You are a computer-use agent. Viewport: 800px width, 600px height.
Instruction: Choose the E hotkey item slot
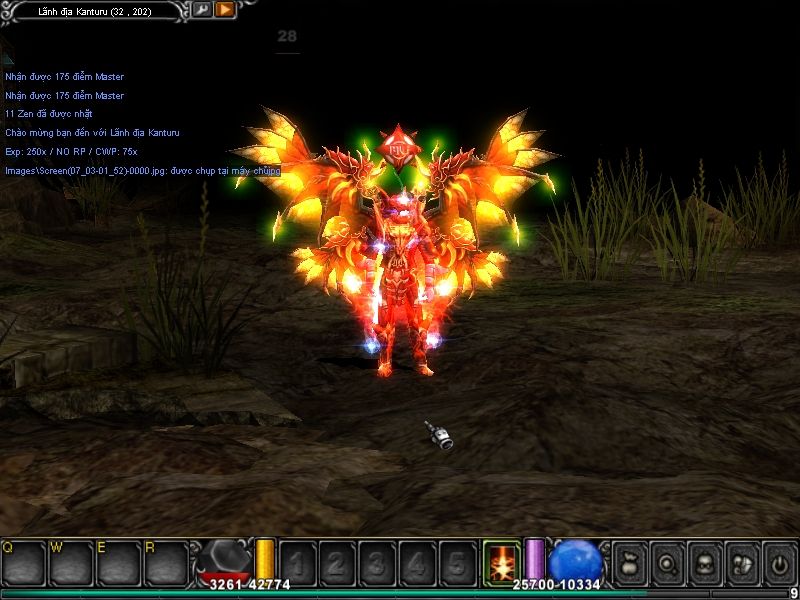pyautogui.click(x=119, y=563)
